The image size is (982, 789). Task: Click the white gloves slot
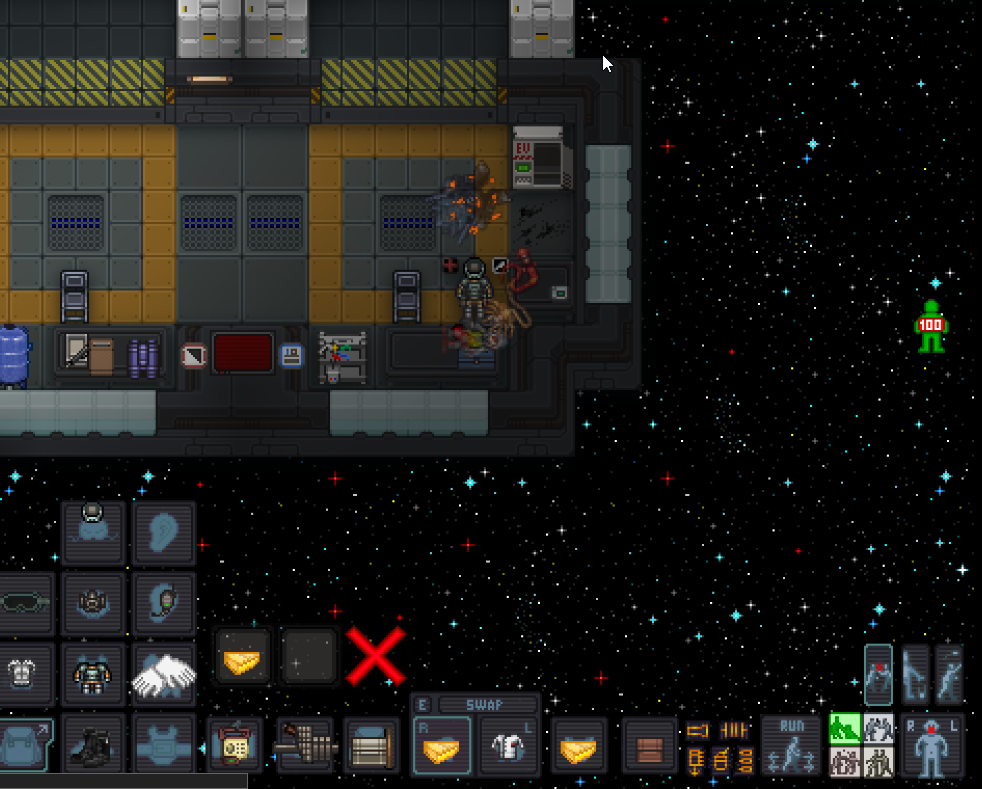coord(164,675)
